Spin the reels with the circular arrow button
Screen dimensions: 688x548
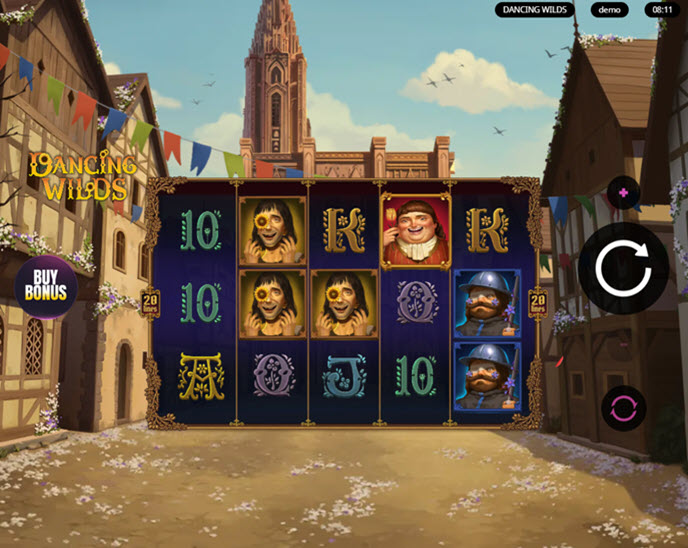pos(623,268)
